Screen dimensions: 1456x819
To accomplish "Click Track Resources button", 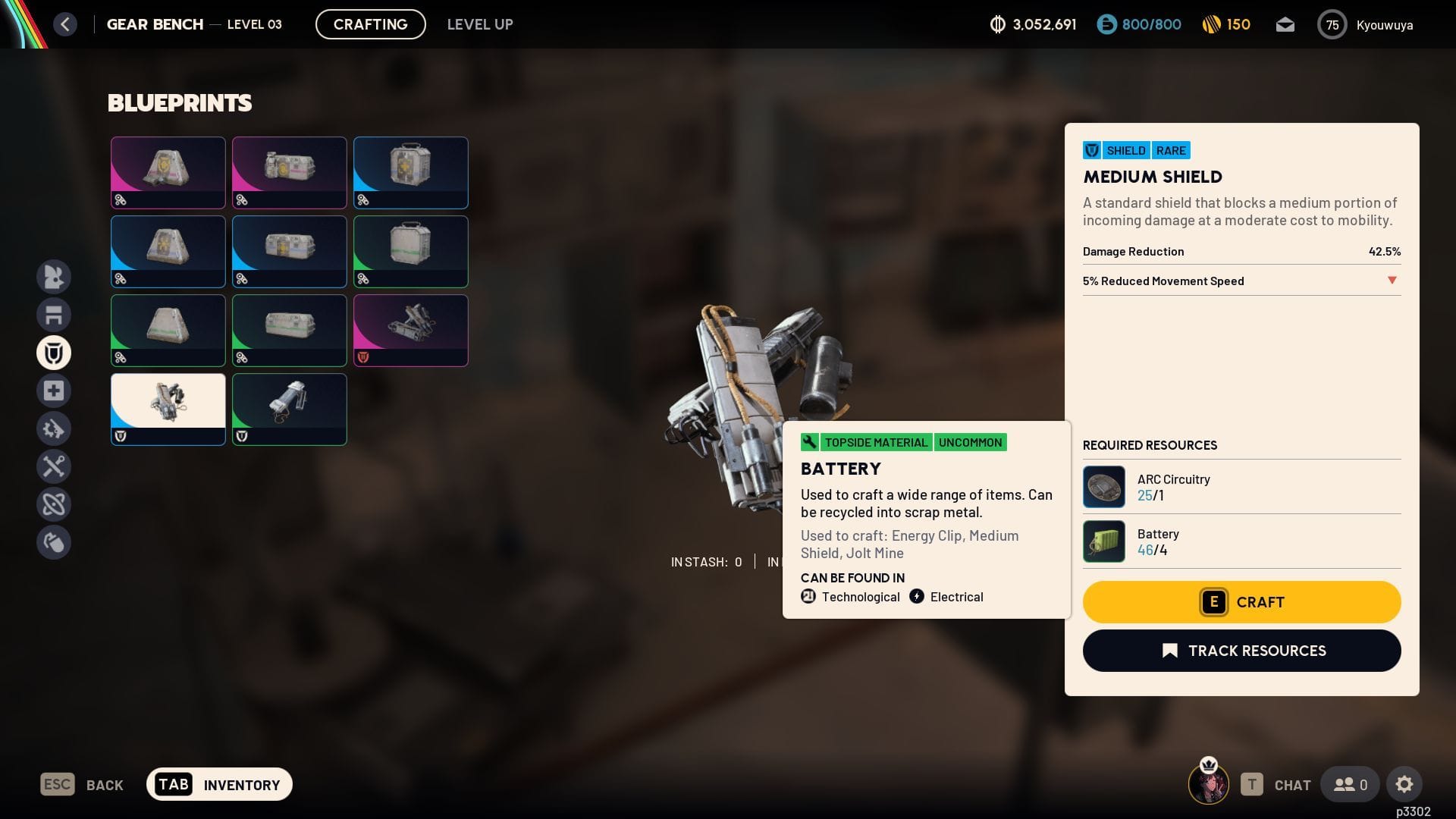I will point(1241,651).
